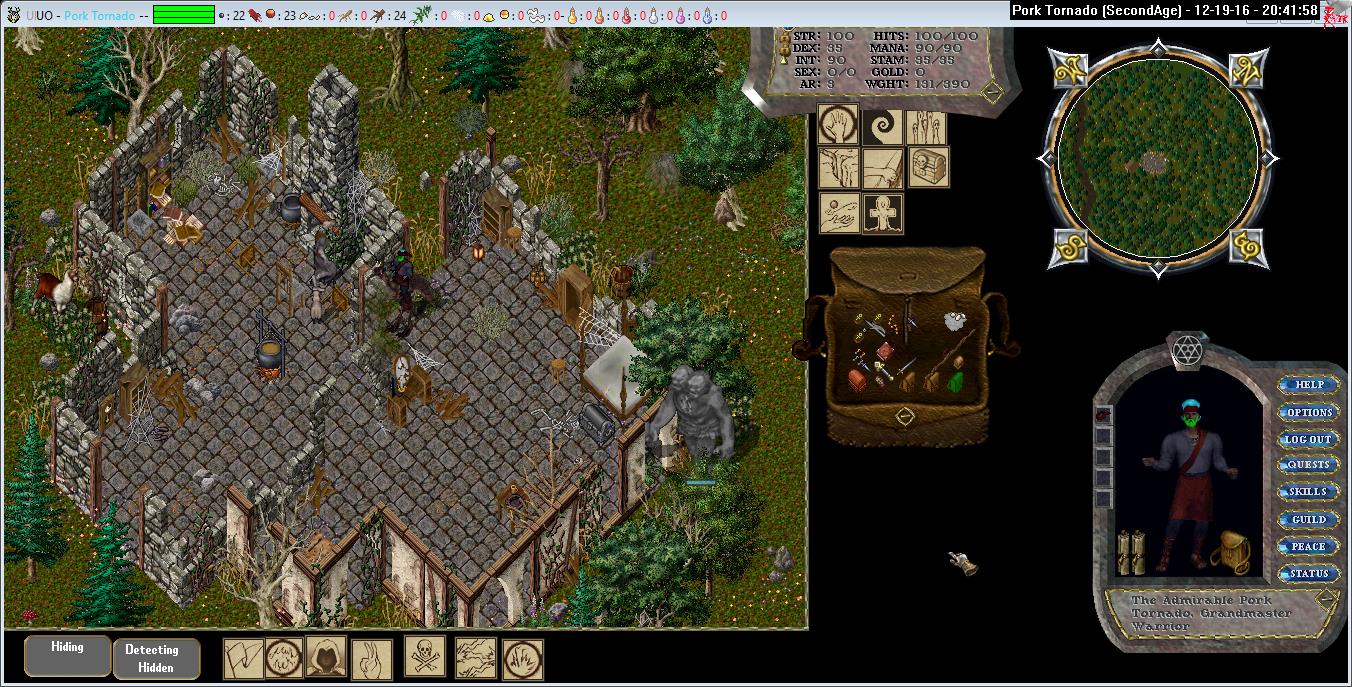Open the backpack on the paperdoll
The width and height of the screenshot is (1352, 687).
click(1229, 552)
